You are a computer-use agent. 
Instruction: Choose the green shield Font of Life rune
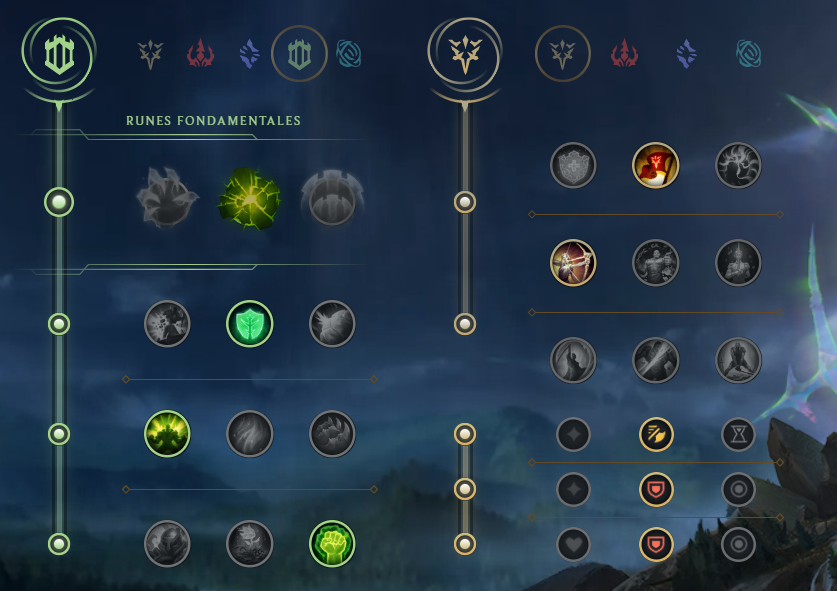pyautogui.click(x=250, y=324)
